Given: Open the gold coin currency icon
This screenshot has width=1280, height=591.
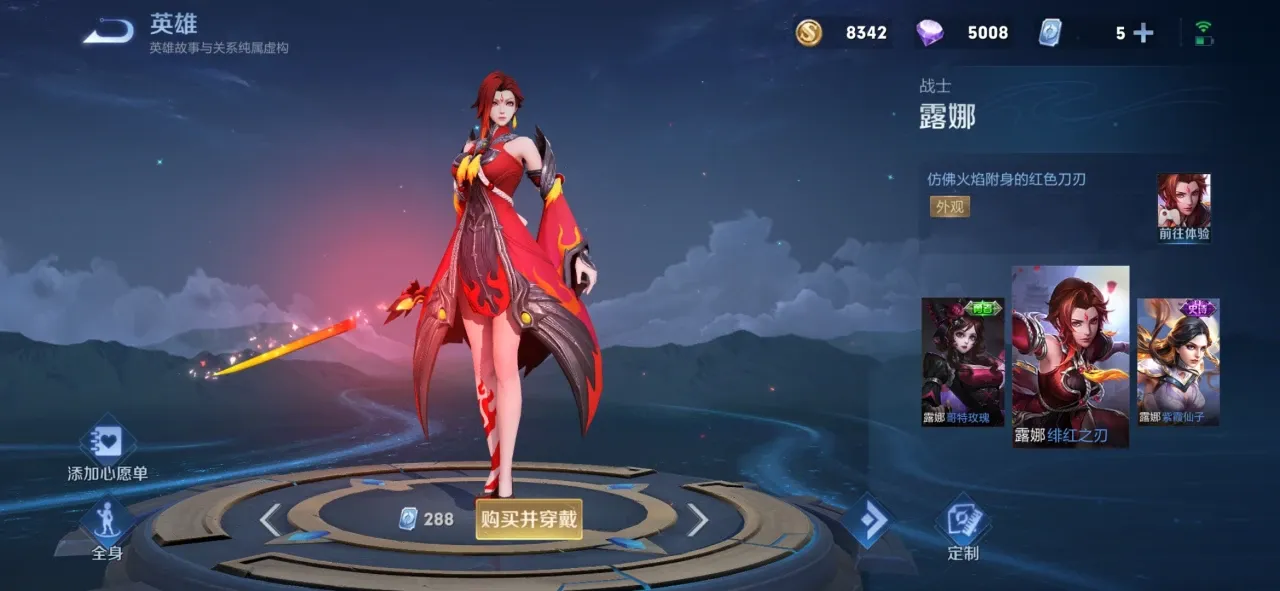Looking at the screenshot, I should (809, 33).
